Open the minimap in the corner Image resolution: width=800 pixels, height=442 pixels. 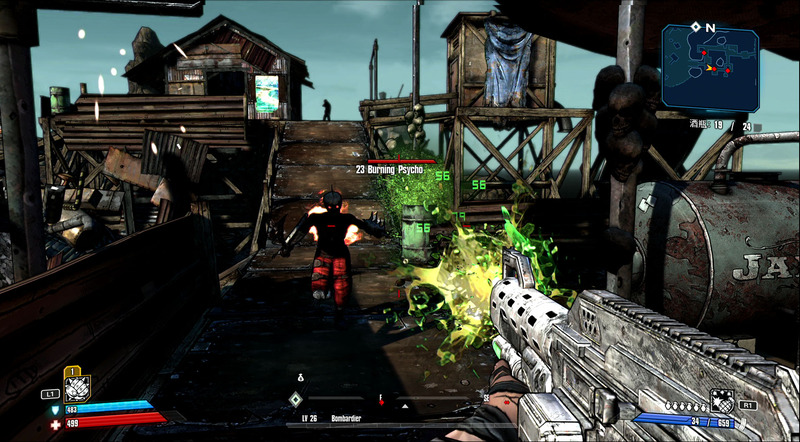coord(709,67)
